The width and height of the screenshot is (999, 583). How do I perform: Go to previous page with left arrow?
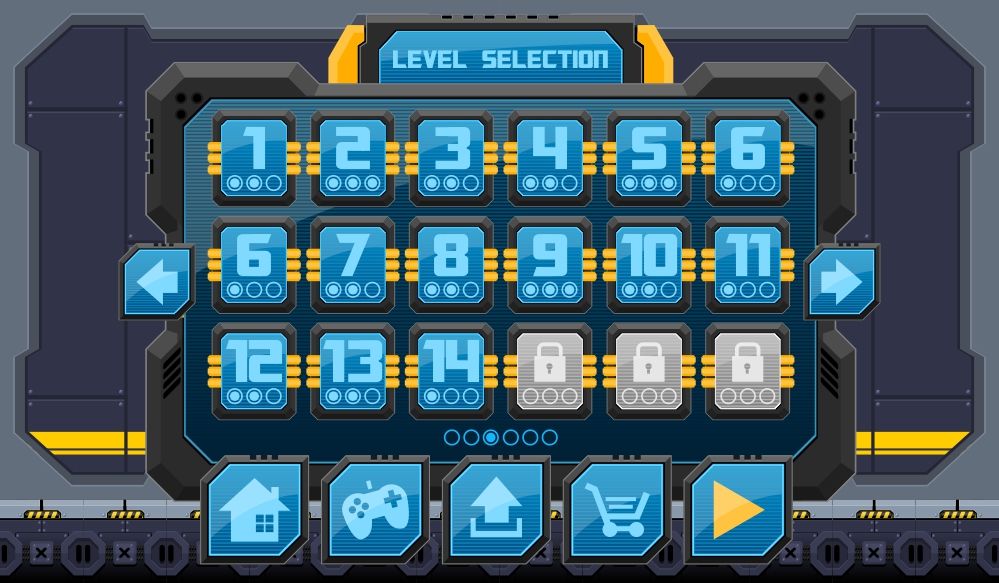click(x=158, y=283)
